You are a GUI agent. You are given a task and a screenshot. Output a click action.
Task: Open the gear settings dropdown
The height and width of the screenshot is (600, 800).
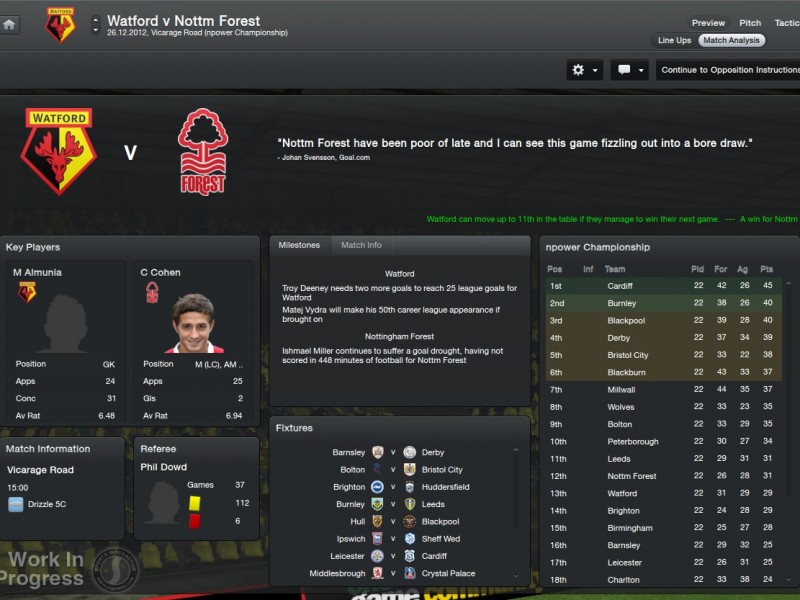tap(584, 70)
